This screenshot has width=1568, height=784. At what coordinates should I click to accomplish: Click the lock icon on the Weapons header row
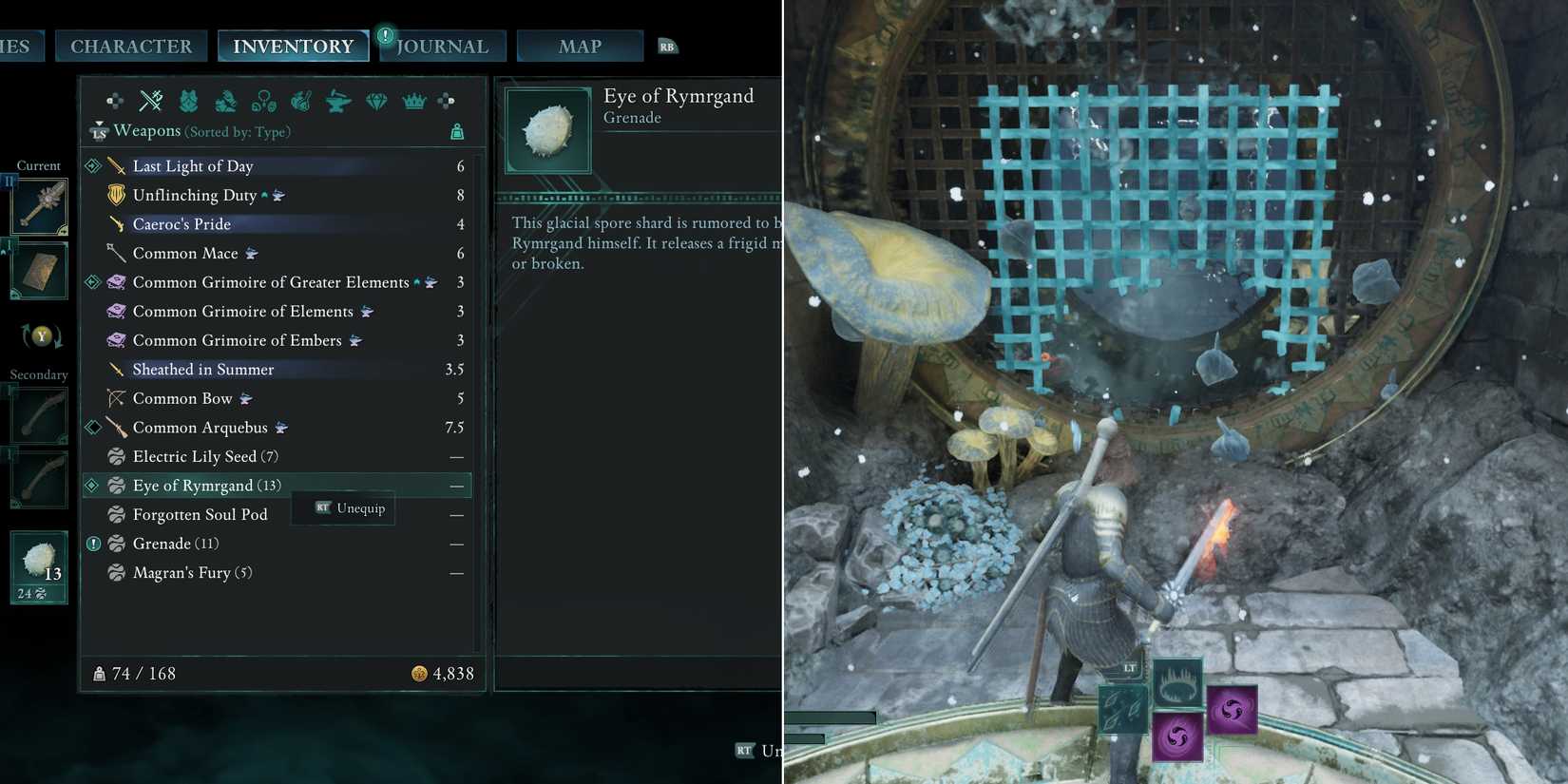[457, 131]
